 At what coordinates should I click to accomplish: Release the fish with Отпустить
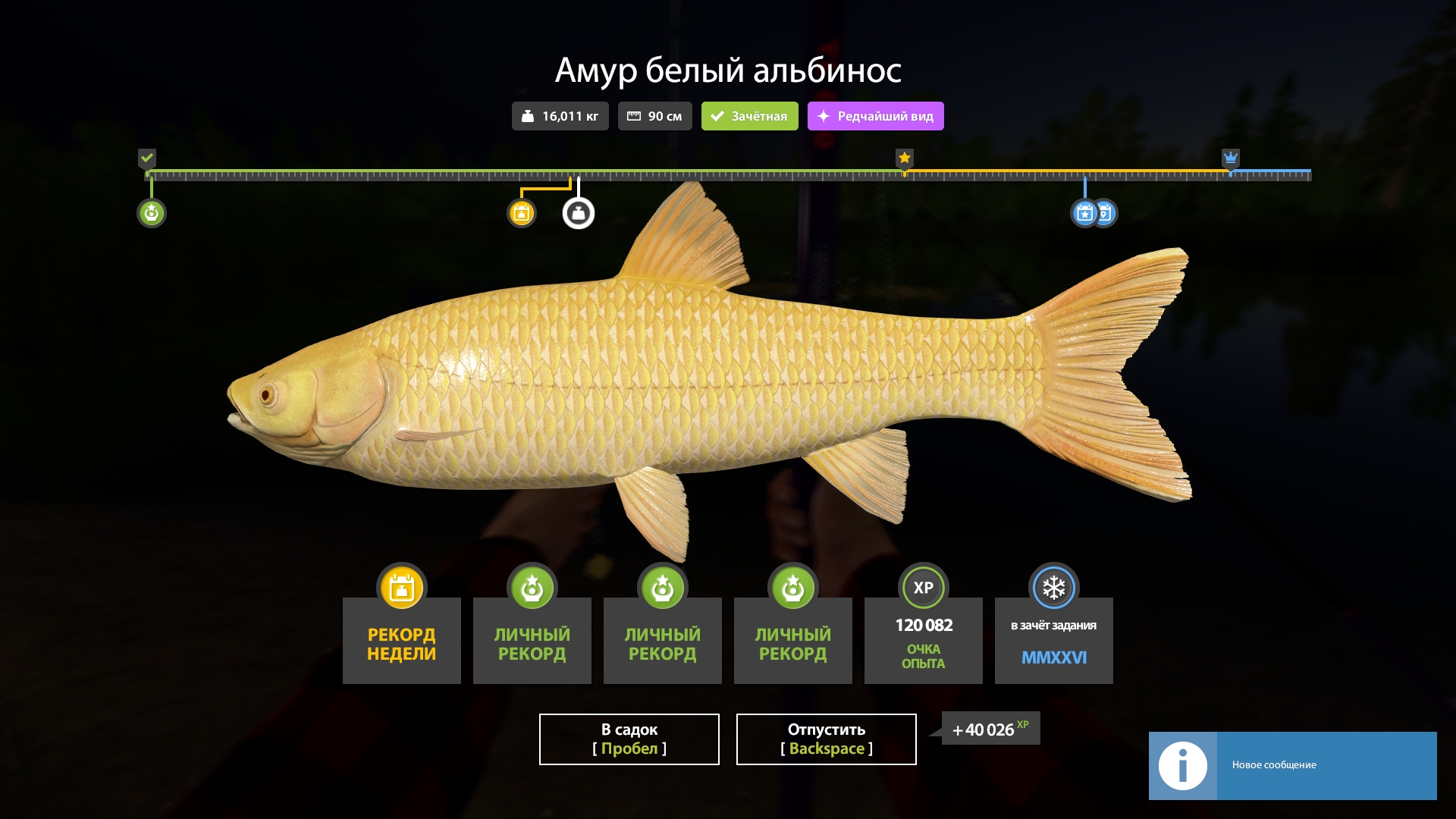[826, 739]
